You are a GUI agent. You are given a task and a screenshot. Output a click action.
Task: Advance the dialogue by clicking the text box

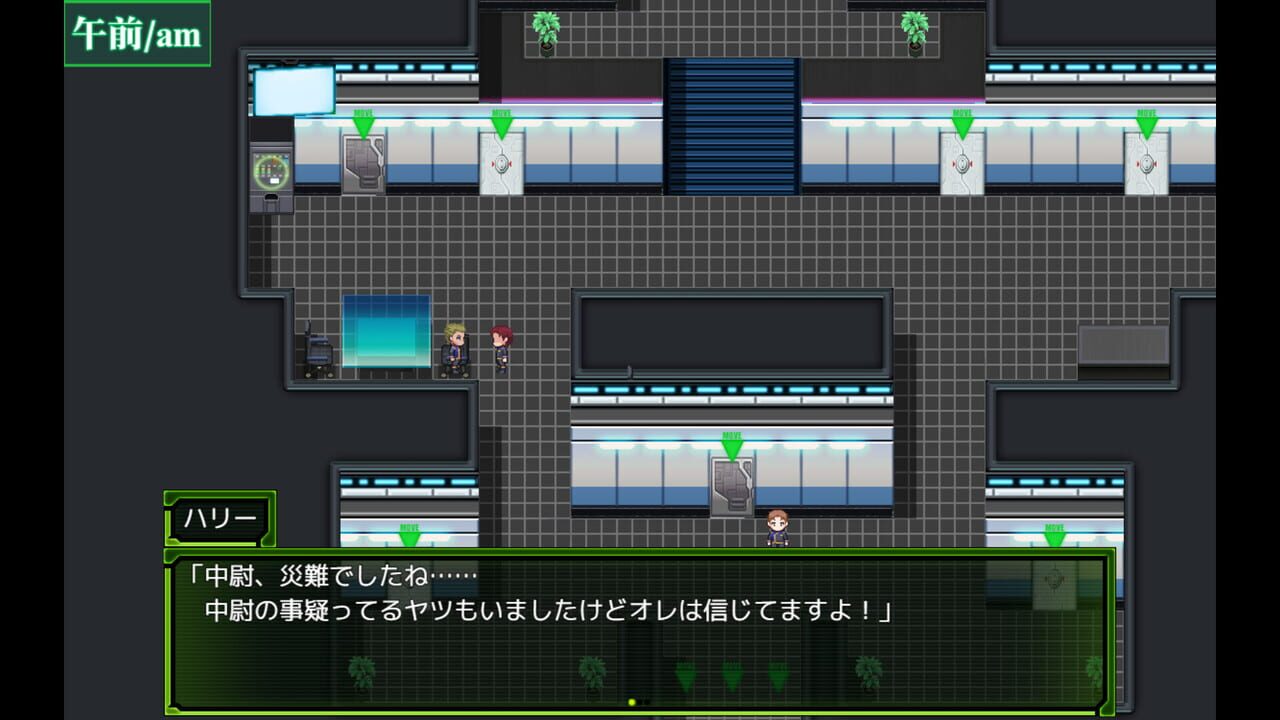(640, 600)
